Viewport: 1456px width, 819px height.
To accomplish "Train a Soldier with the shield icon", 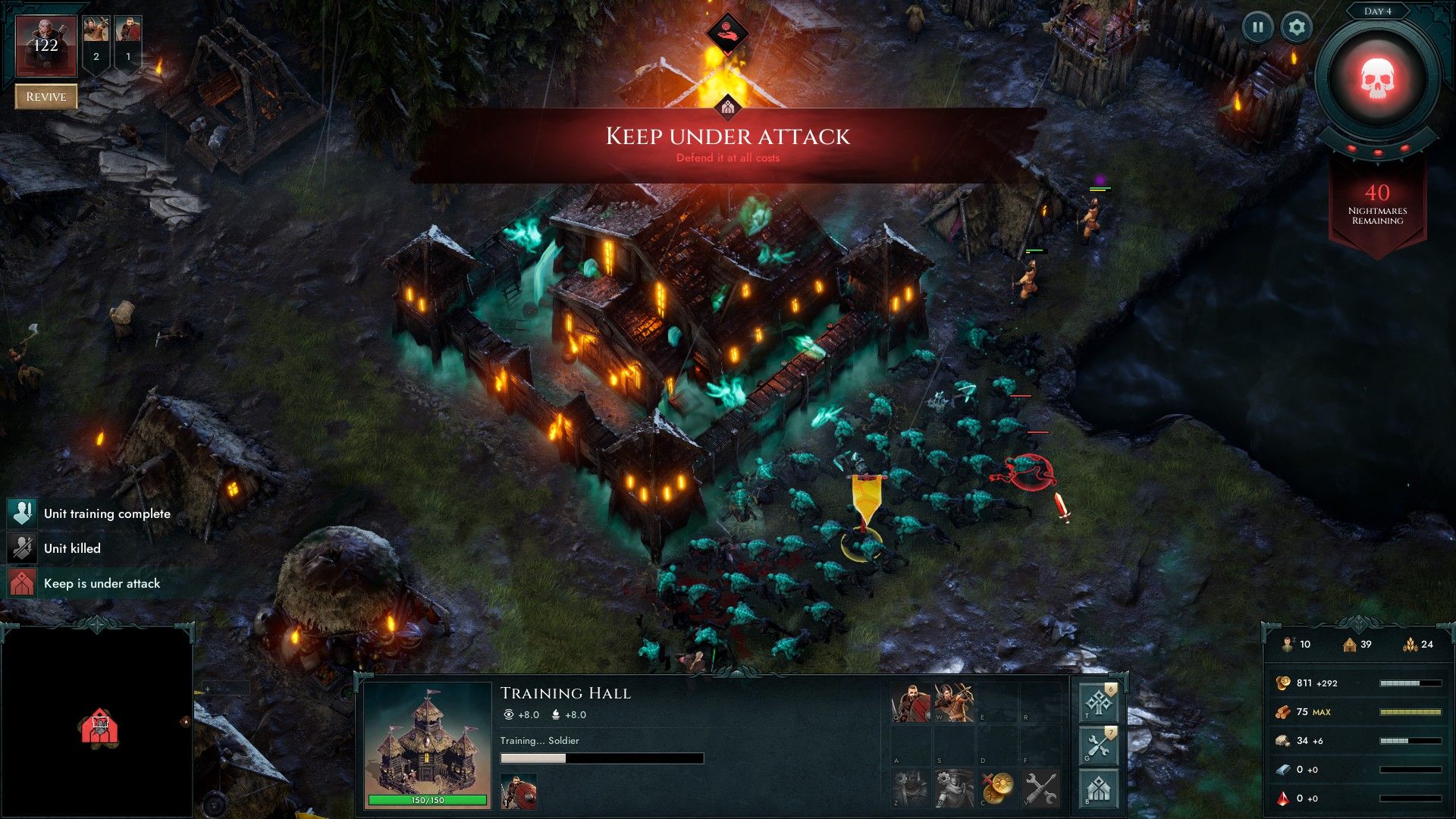I will (911, 703).
